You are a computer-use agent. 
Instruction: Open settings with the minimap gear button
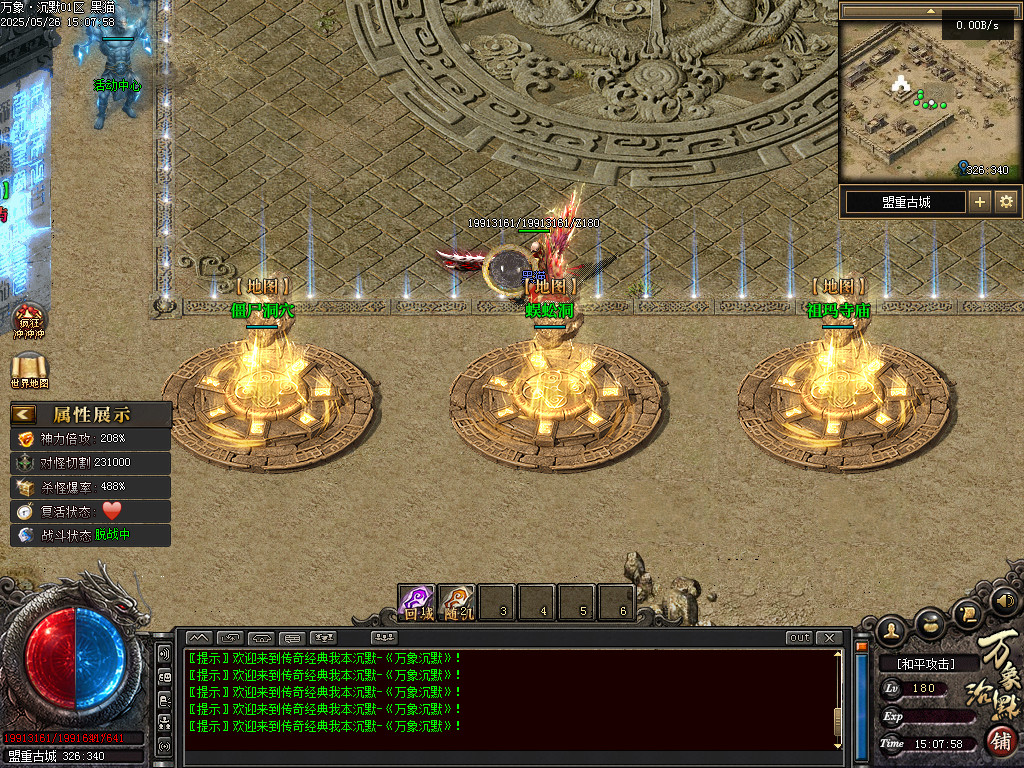pyautogui.click(x=1006, y=201)
